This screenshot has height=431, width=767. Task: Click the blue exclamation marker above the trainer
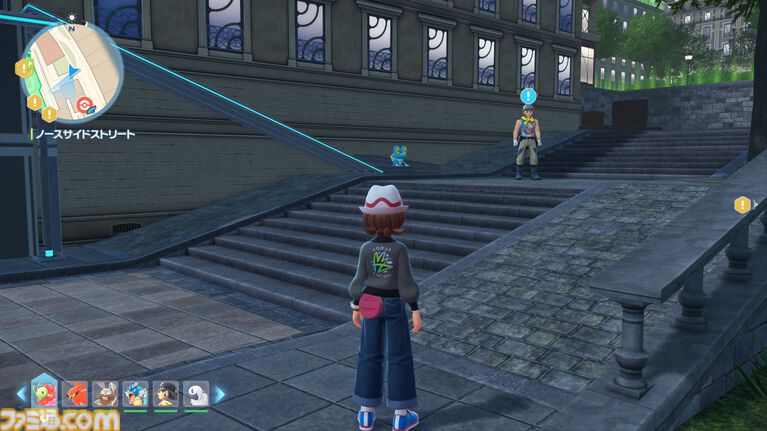(x=528, y=96)
